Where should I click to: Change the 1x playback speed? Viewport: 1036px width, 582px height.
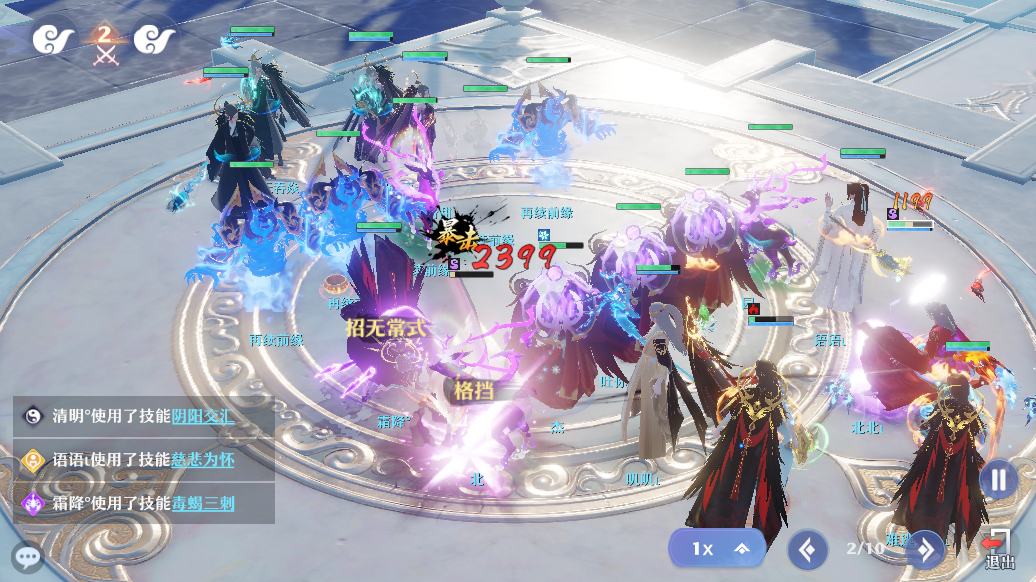[716, 549]
